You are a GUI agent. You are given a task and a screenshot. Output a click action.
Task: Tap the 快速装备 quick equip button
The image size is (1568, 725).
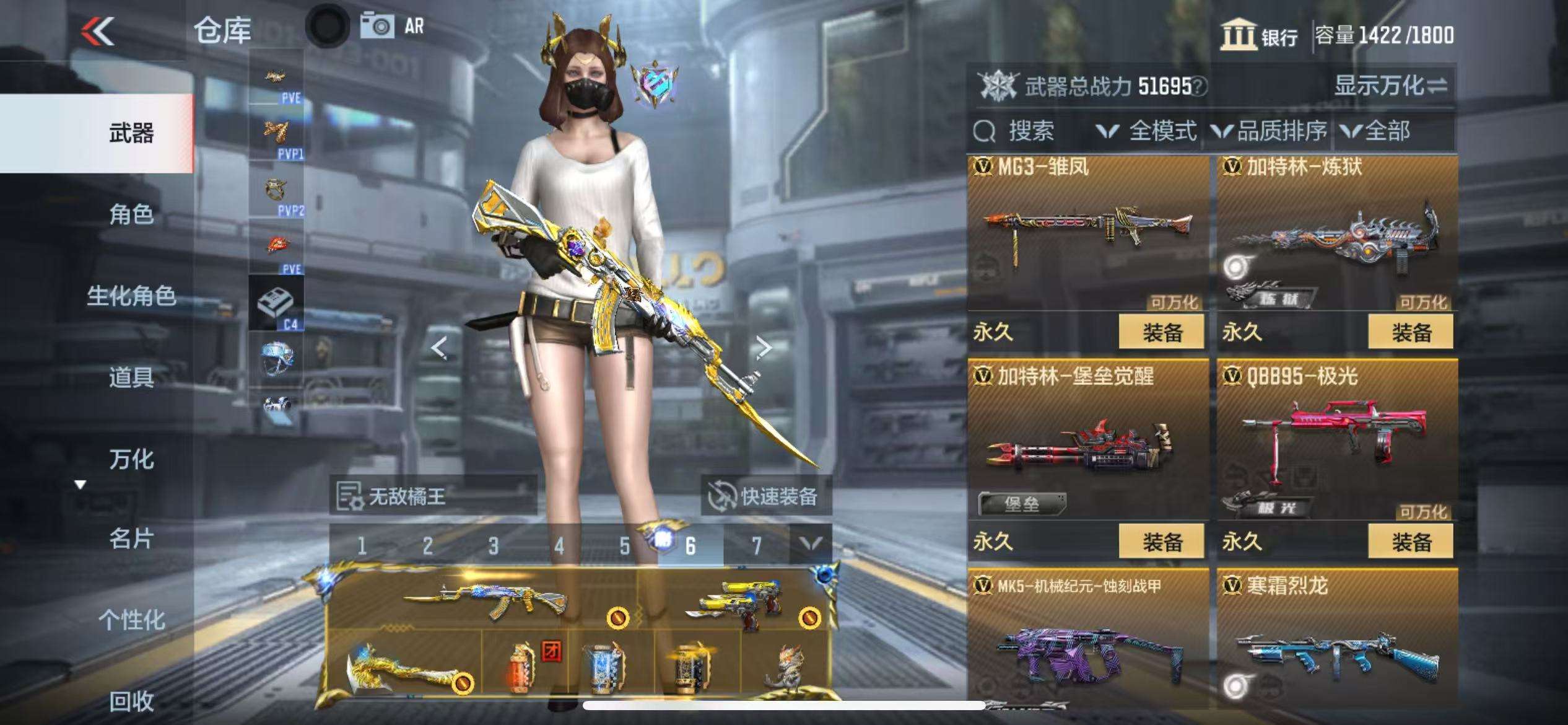click(765, 496)
